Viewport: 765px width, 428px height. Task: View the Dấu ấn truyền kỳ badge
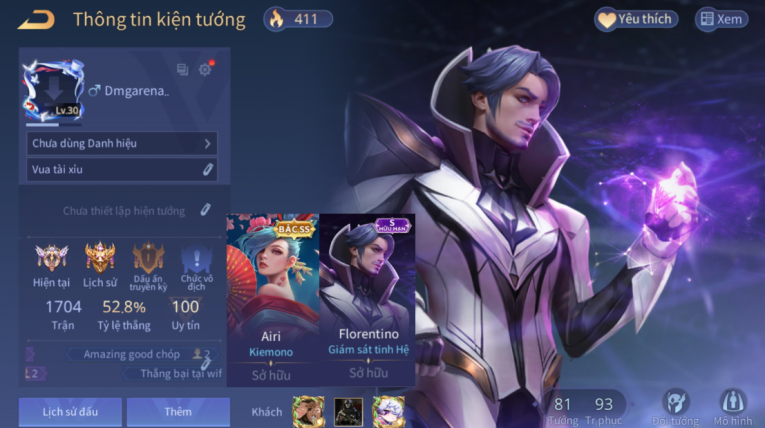tap(148, 263)
